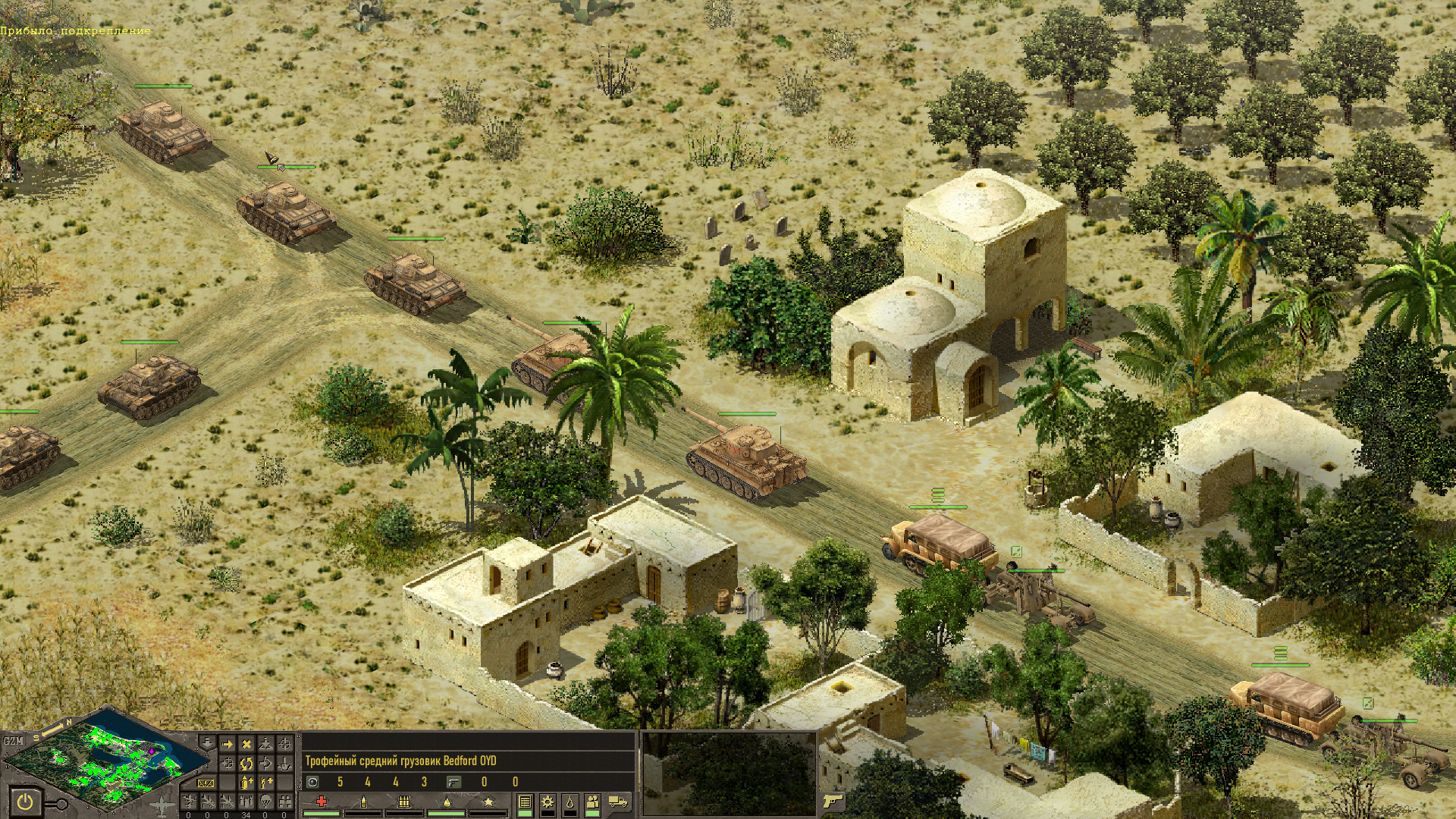Open the power button game menu

26,800
